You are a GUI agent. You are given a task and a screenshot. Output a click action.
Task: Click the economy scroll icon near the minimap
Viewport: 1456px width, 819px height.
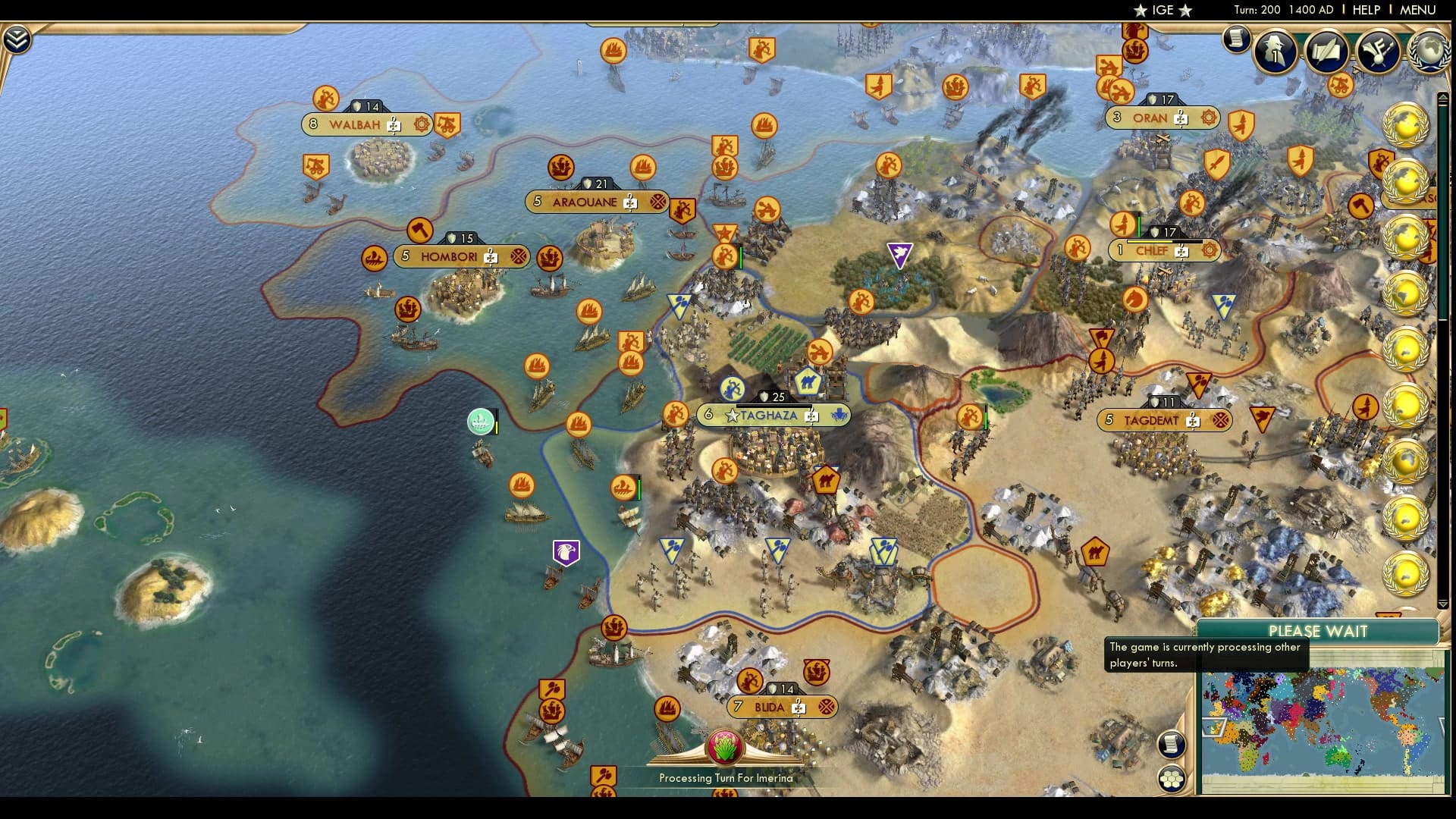[x=1172, y=745]
